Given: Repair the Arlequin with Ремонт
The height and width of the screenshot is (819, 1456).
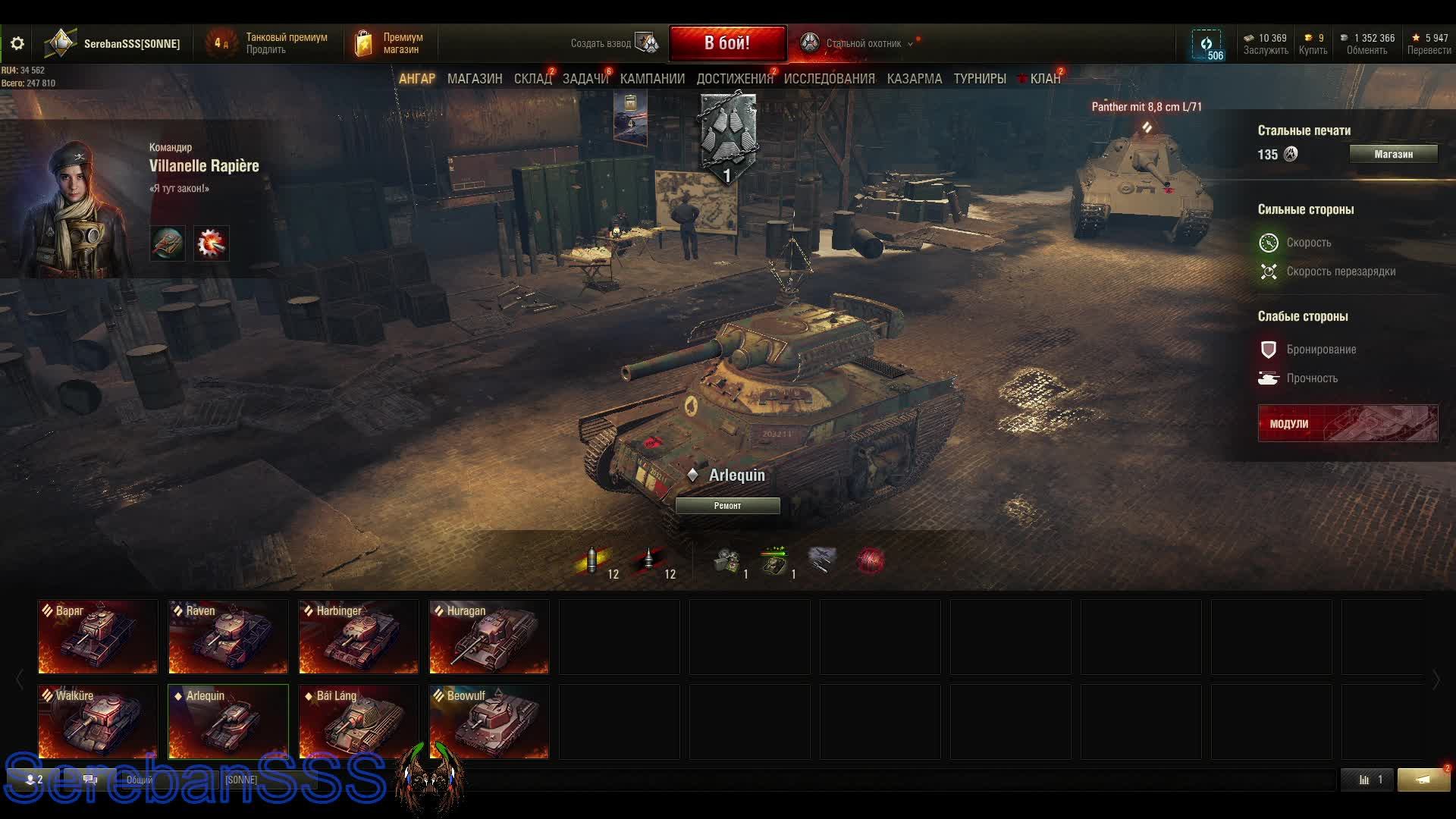Looking at the screenshot, I should pyautogui.click(x=727, y=506).
